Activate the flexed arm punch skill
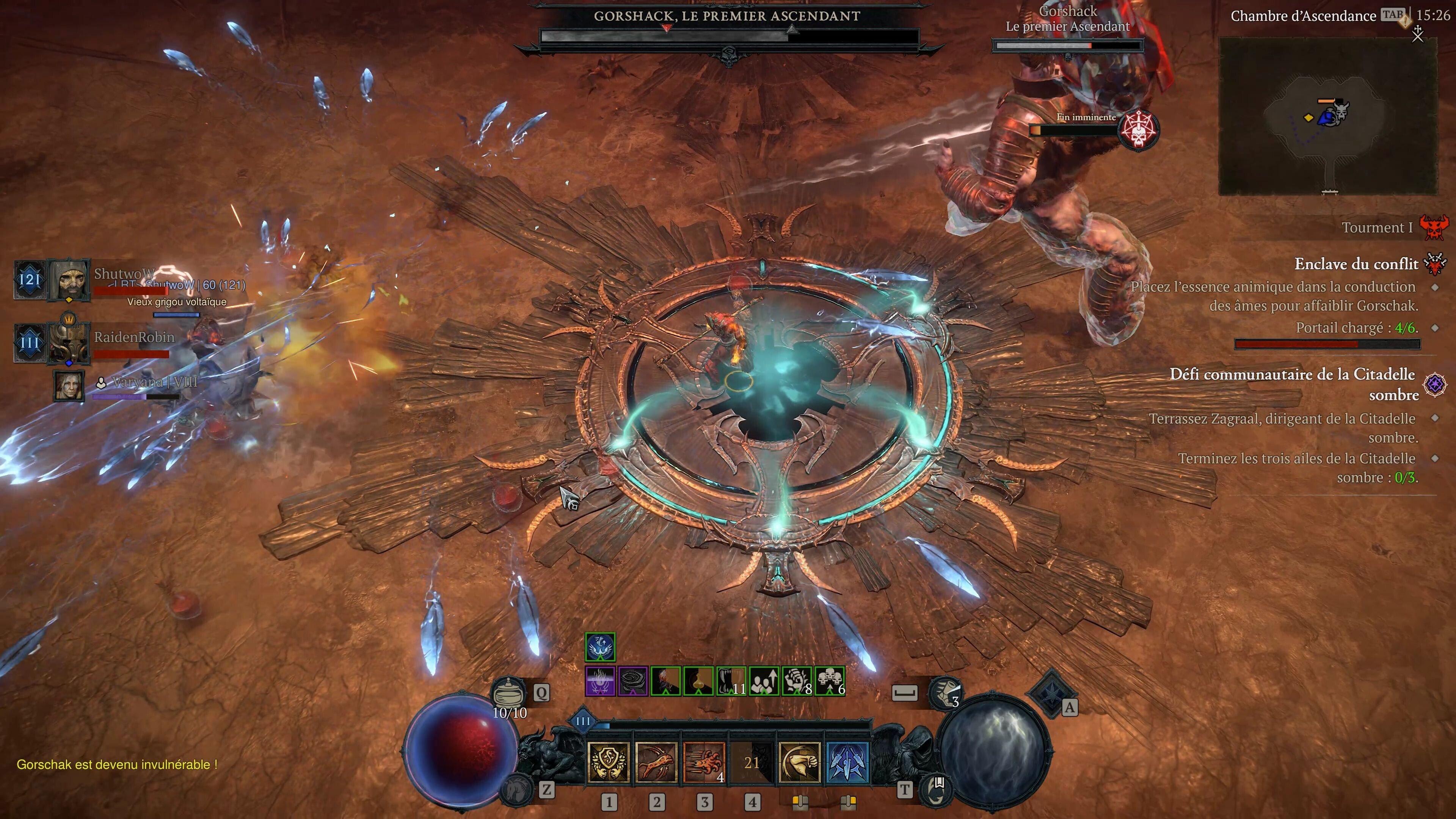Image resolution: width=1456 pixels, height=819 pixels. point(800,763)
